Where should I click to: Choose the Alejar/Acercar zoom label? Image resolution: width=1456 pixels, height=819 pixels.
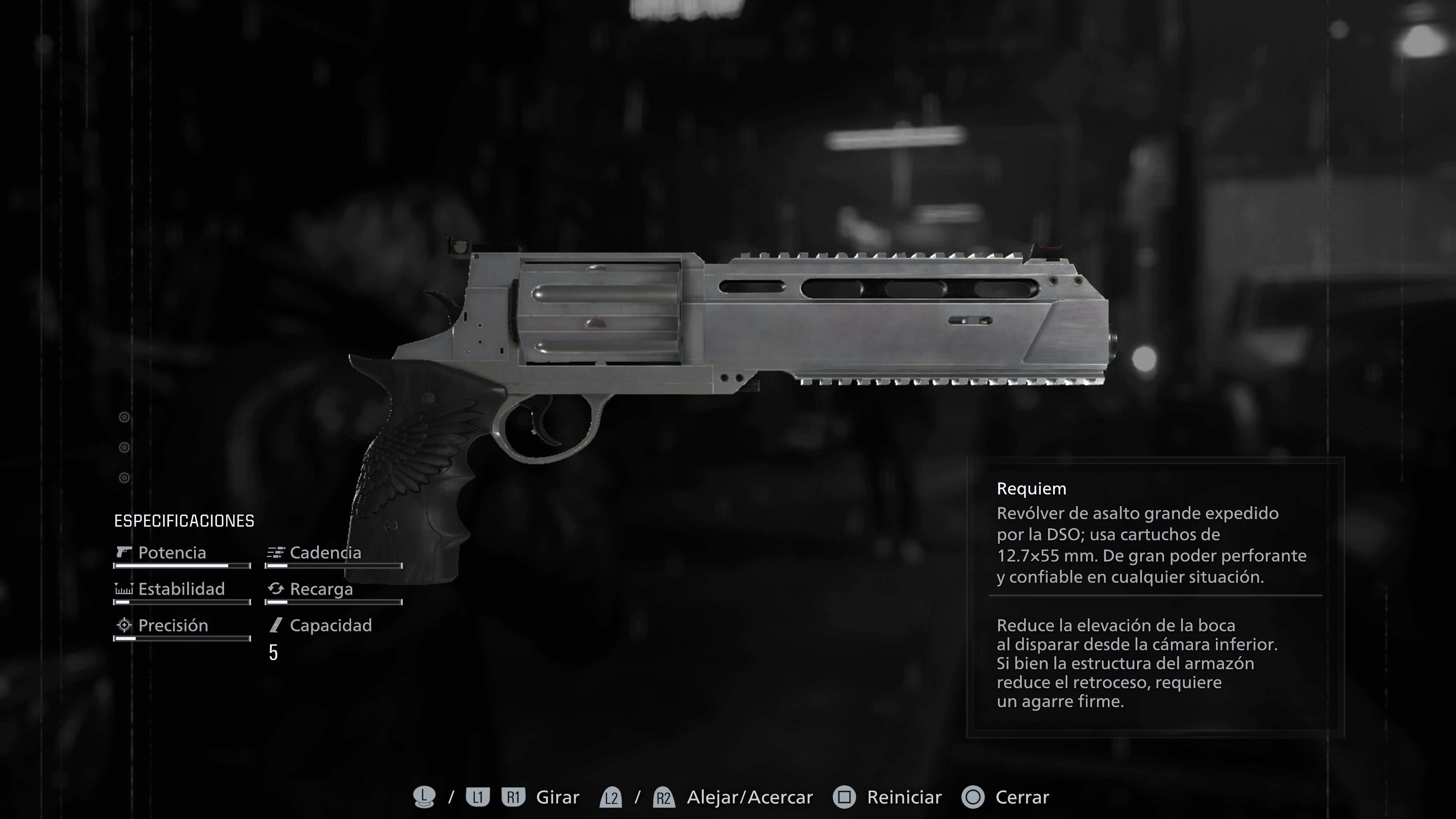[x=750, y=797]
